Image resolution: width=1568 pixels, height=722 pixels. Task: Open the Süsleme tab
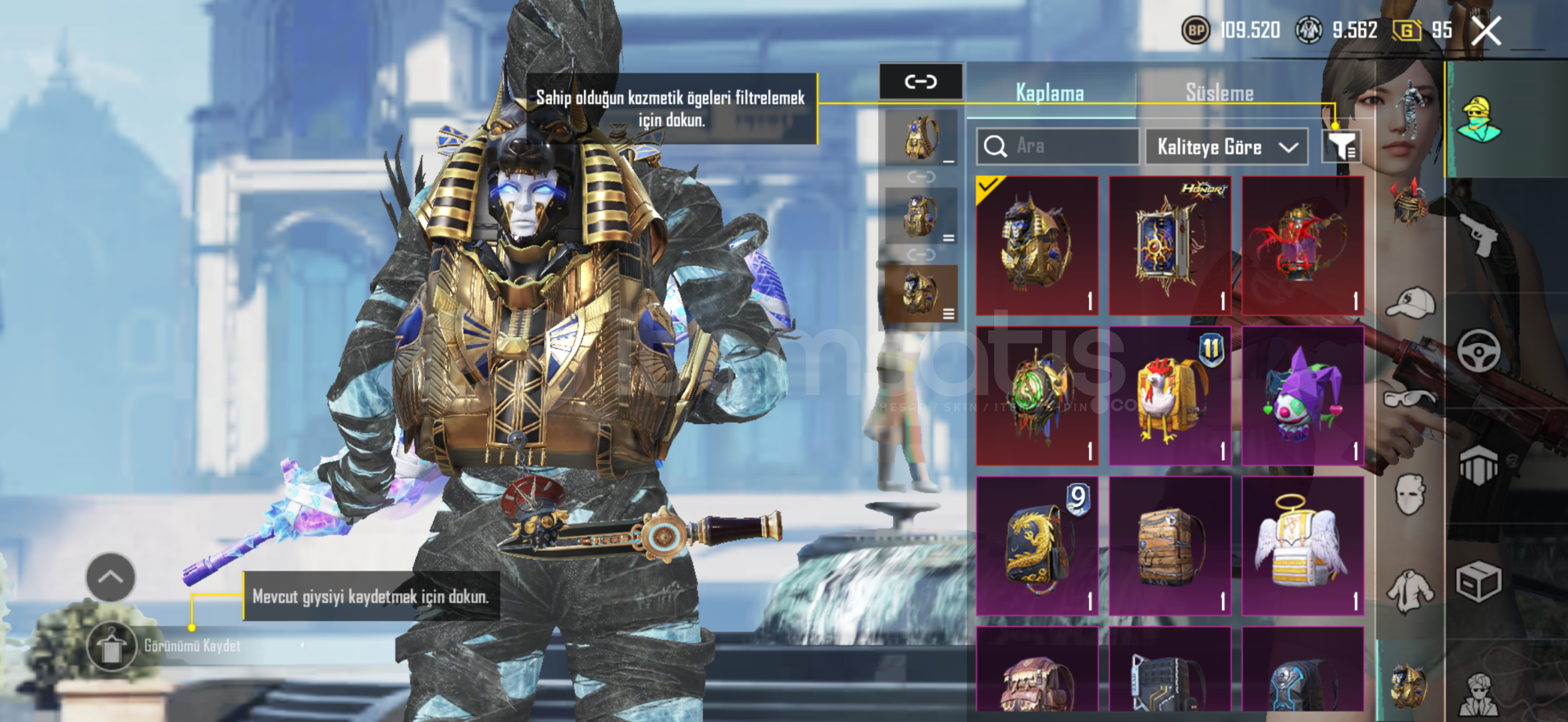click(x=1219, y=93)
